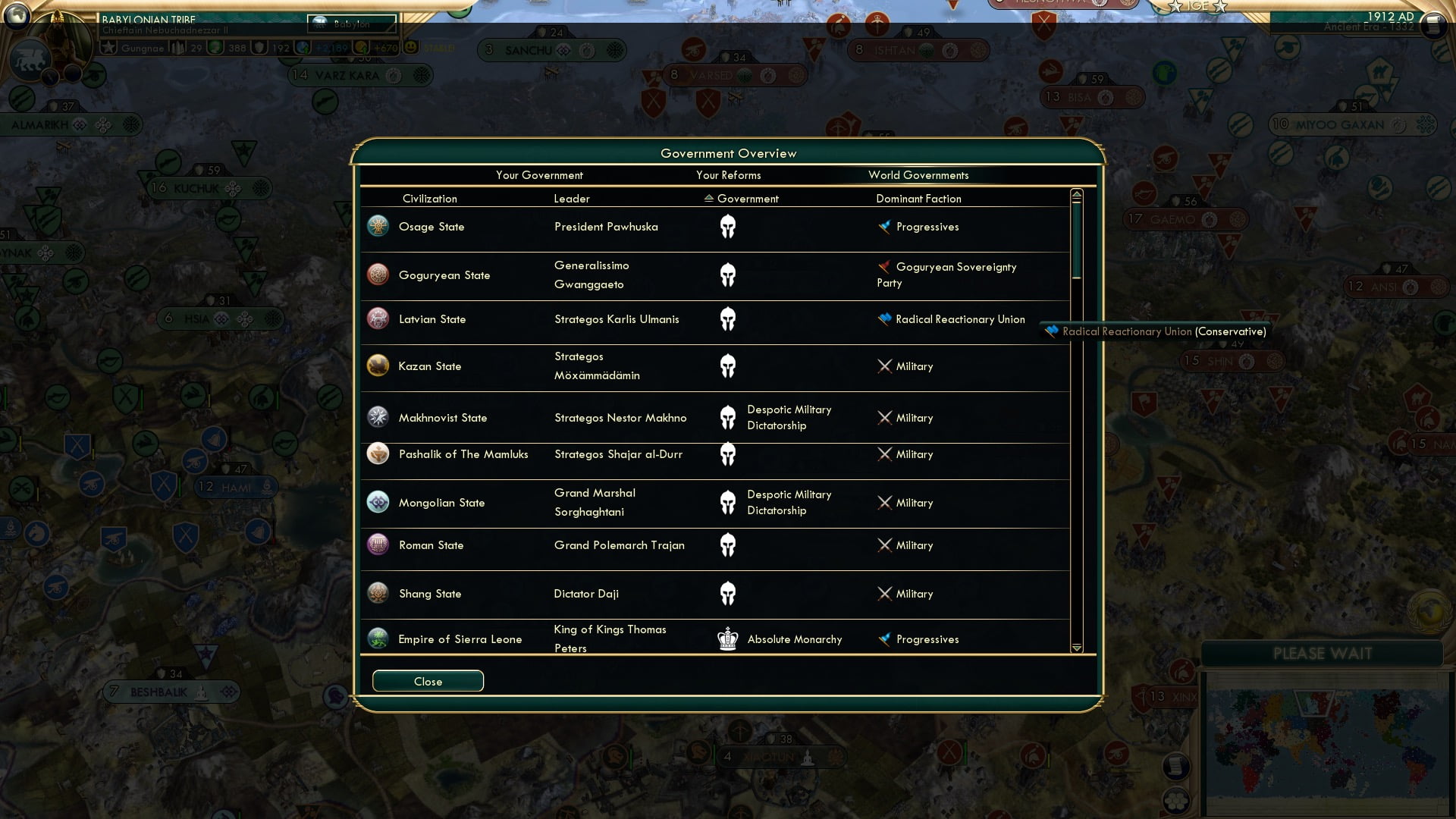
Task: Click the Osage State civilization emblem
Action: click(378, 226)
